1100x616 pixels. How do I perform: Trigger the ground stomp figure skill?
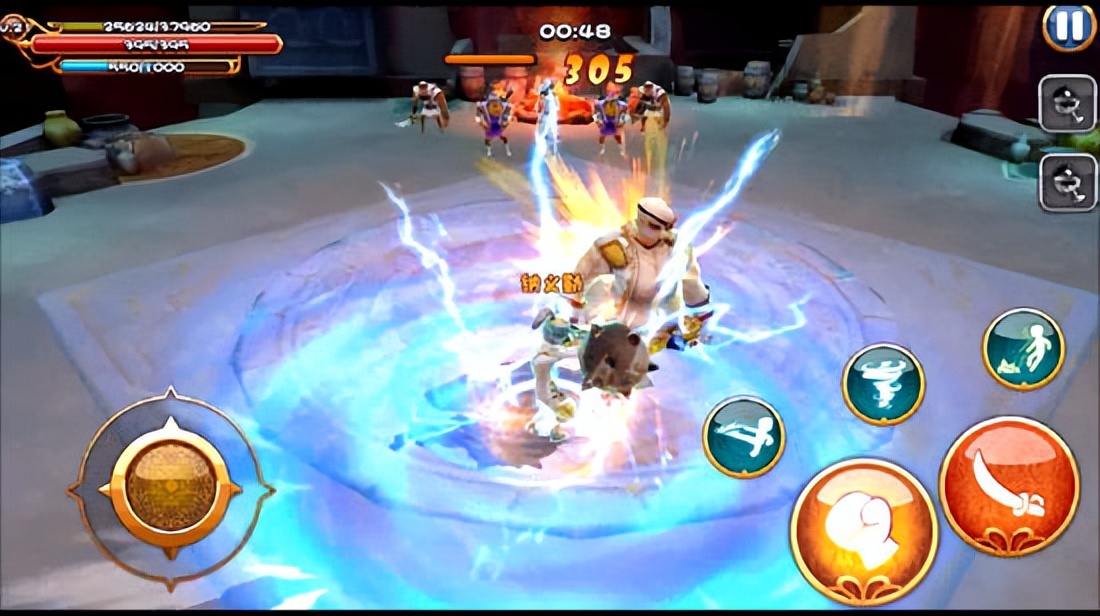(1023, 348)
